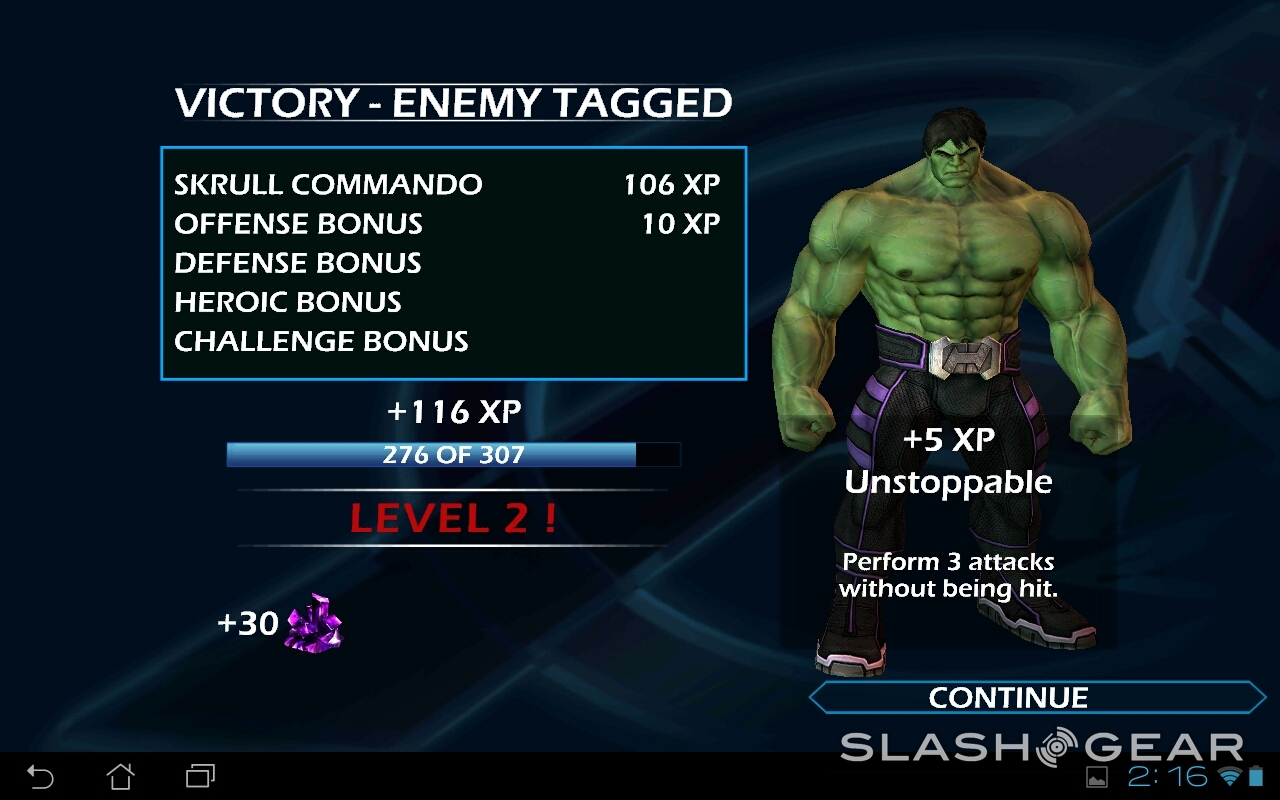Viewport: 1280px width, 800px height.
Task: Select the purple crystal gem reward icon
Action: click(313, 623)
